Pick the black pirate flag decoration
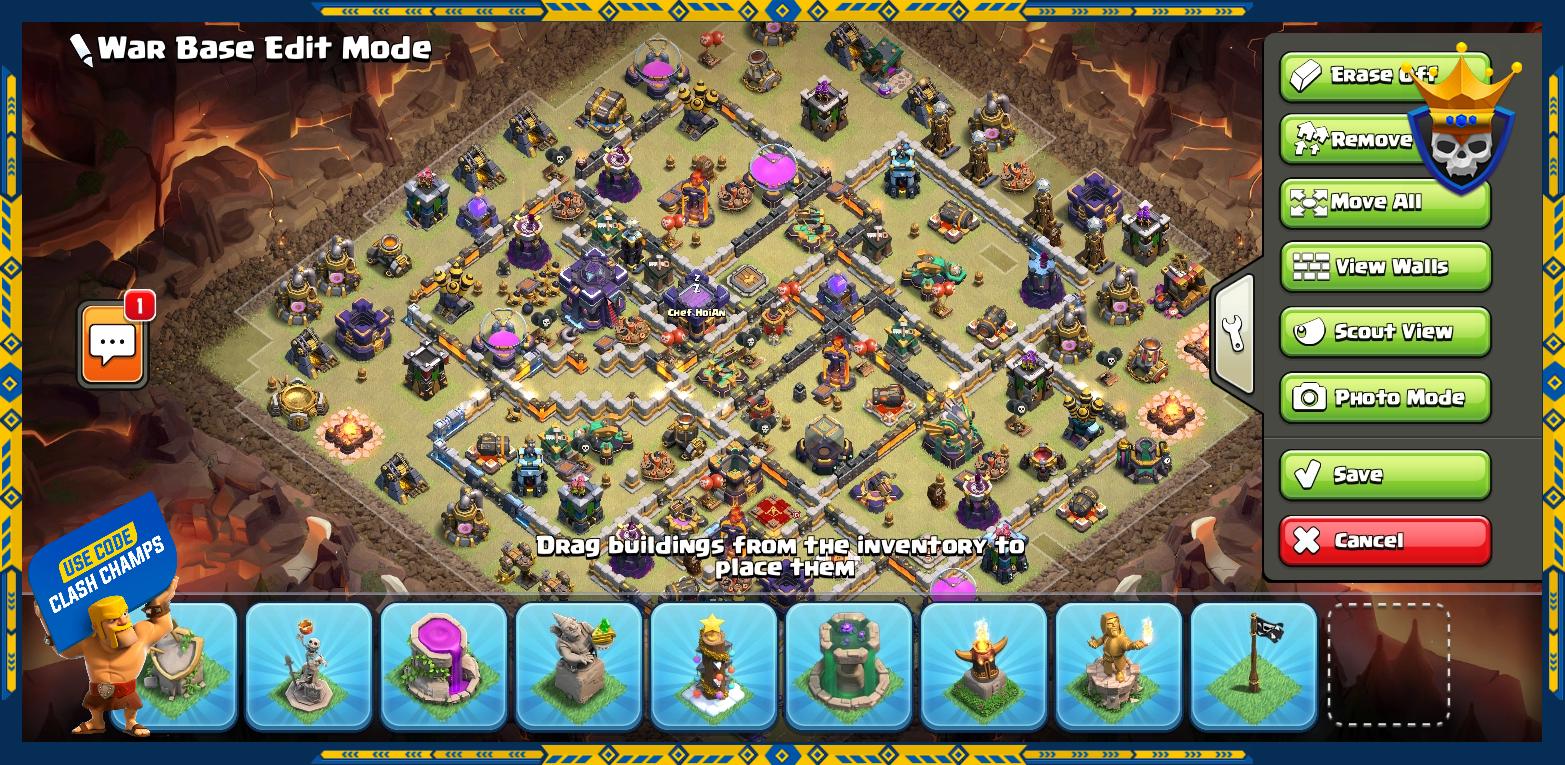The width and height of the screenshot is (1565, 765). 1253,665
